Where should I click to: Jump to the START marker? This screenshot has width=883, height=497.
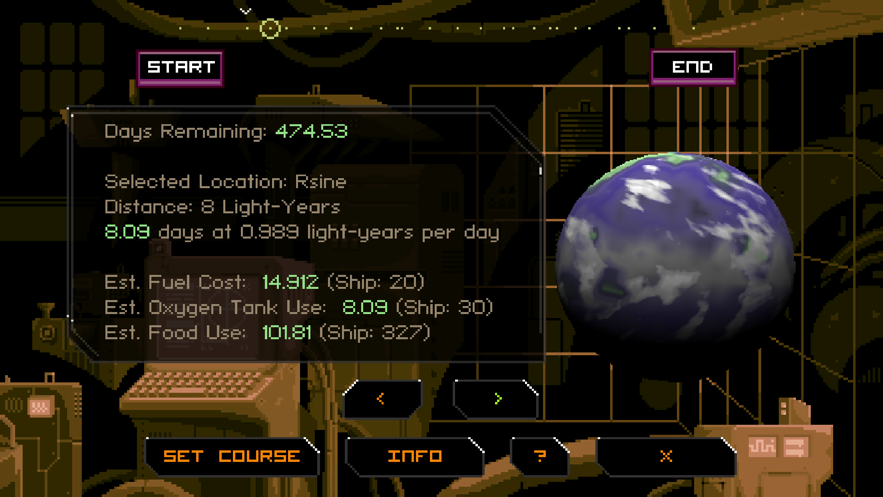pos(180,68)
